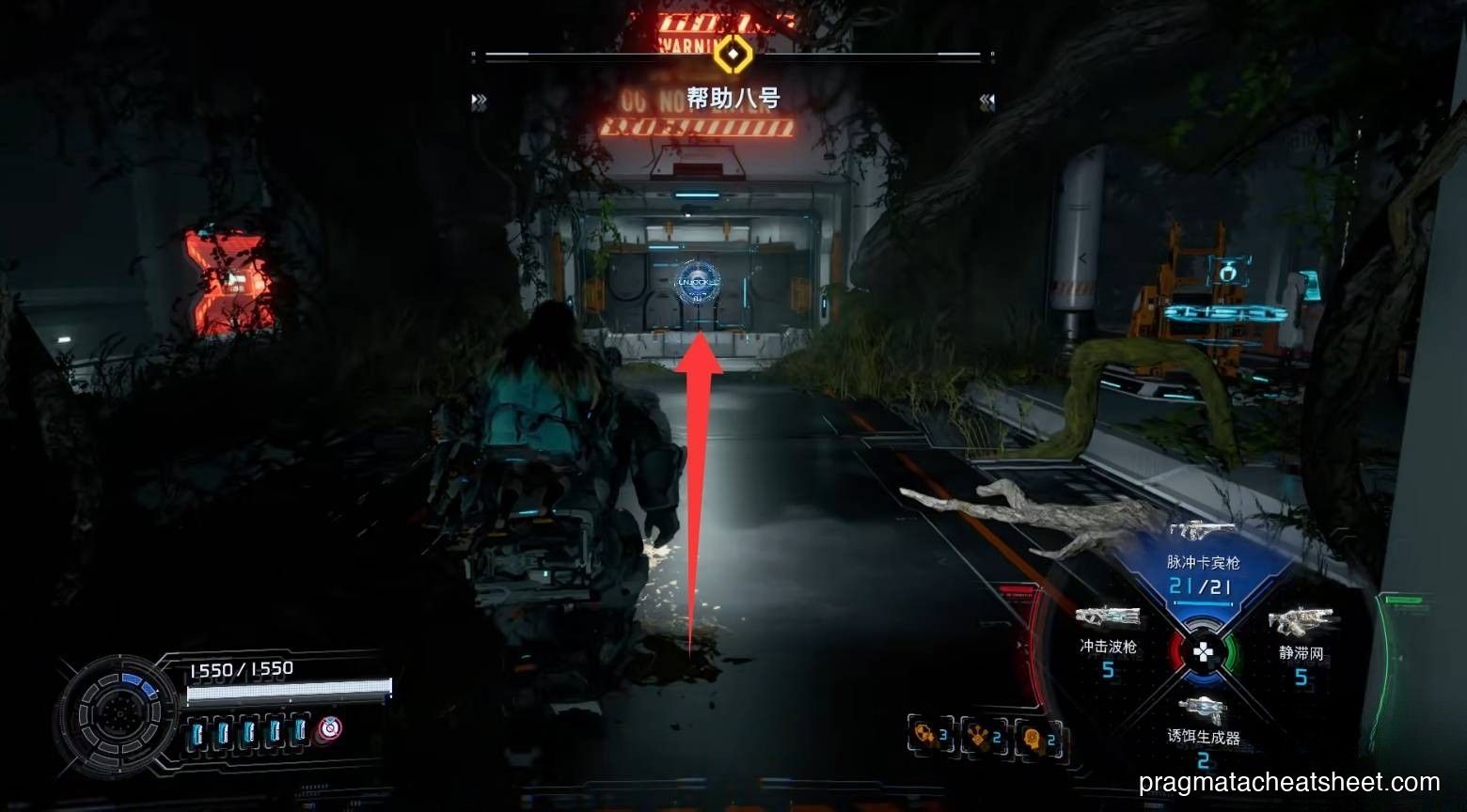The image size is (1467, 812).
Task: Choose the orange head-profile item slot
Action: (1037, 739)
